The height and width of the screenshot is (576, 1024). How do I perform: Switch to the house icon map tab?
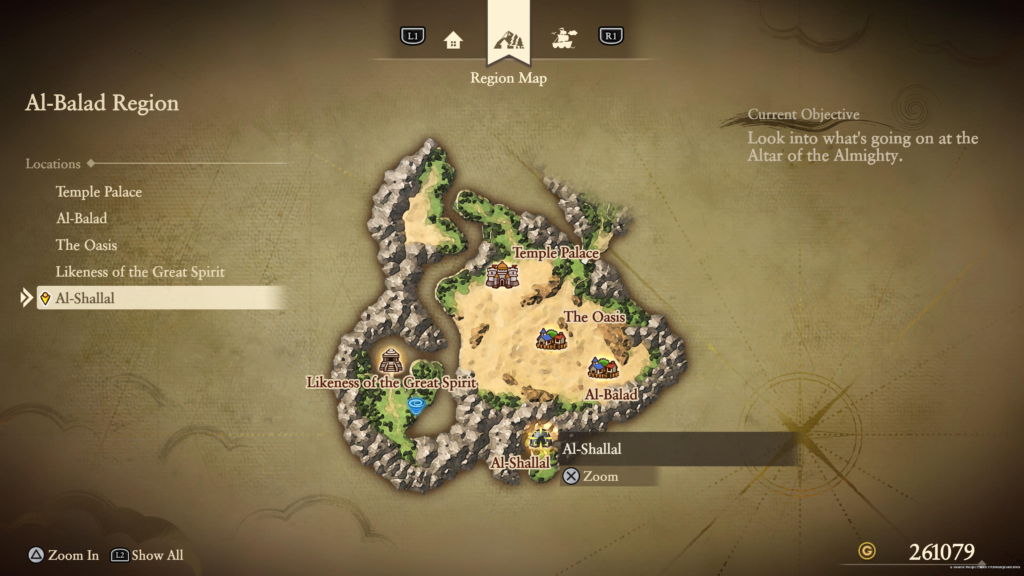(x=454, y=39)
